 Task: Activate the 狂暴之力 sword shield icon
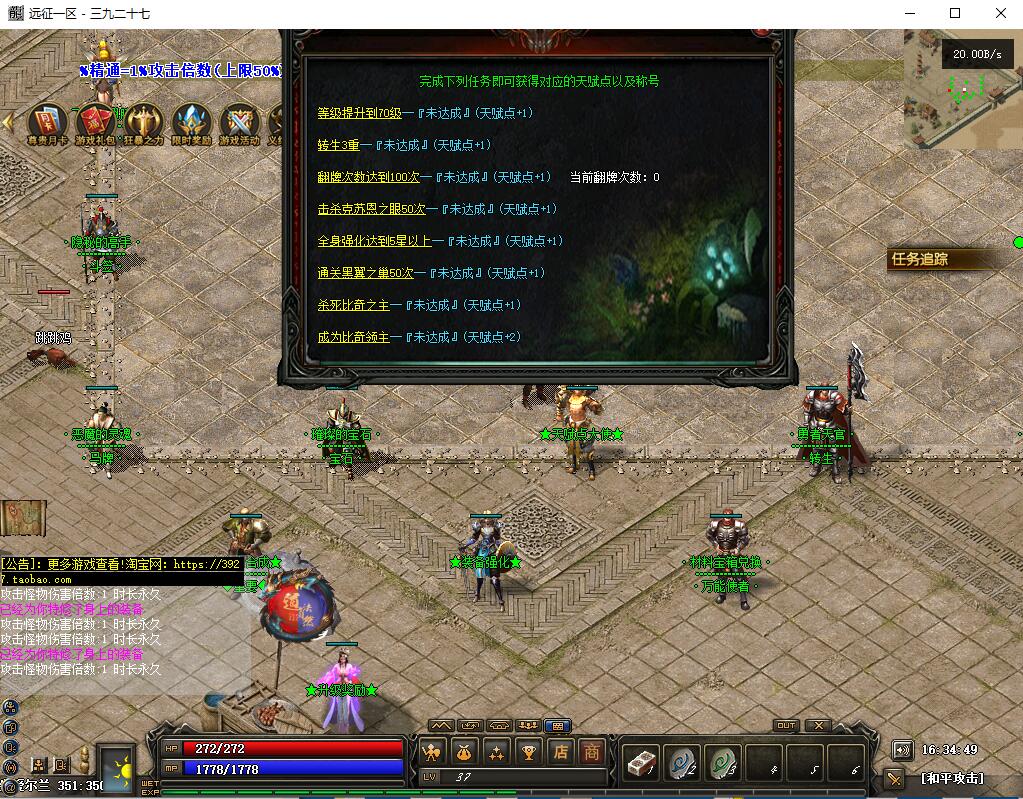point(143,122)
